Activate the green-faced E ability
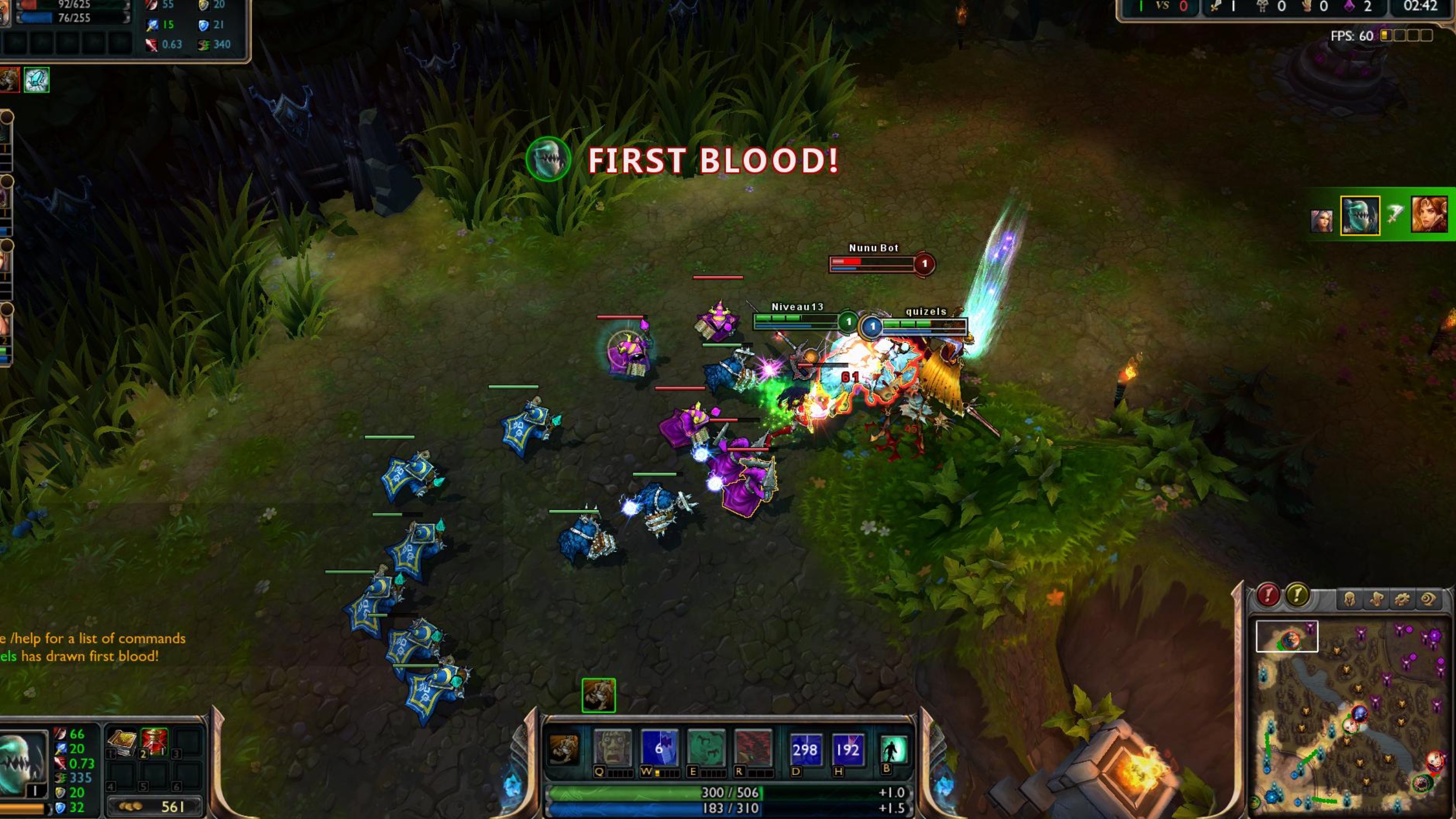Screen dimensions: 1456x819 pos(706,748)
